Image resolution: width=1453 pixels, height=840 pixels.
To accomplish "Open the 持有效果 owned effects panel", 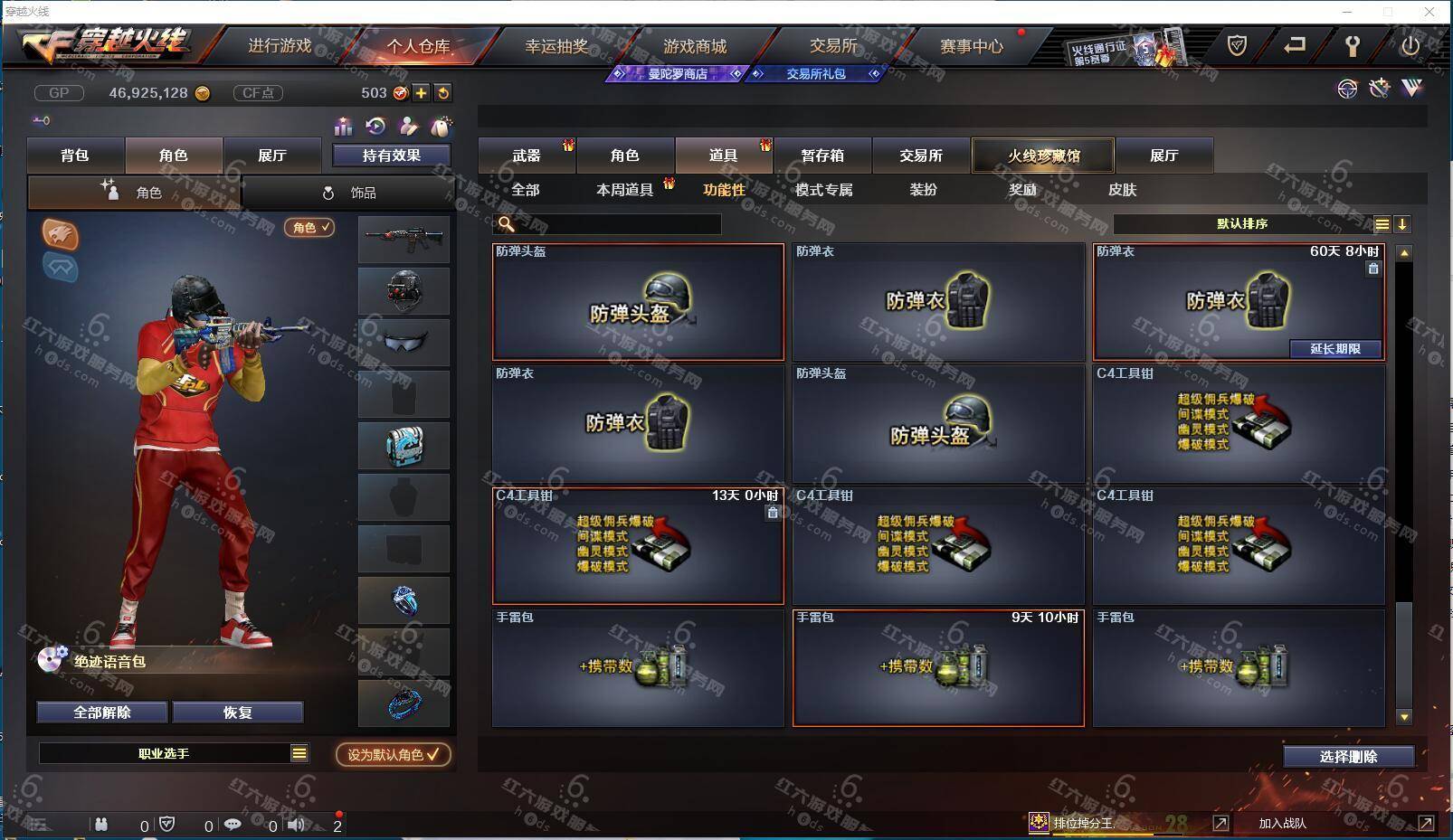I will click(x=391, y=156).
